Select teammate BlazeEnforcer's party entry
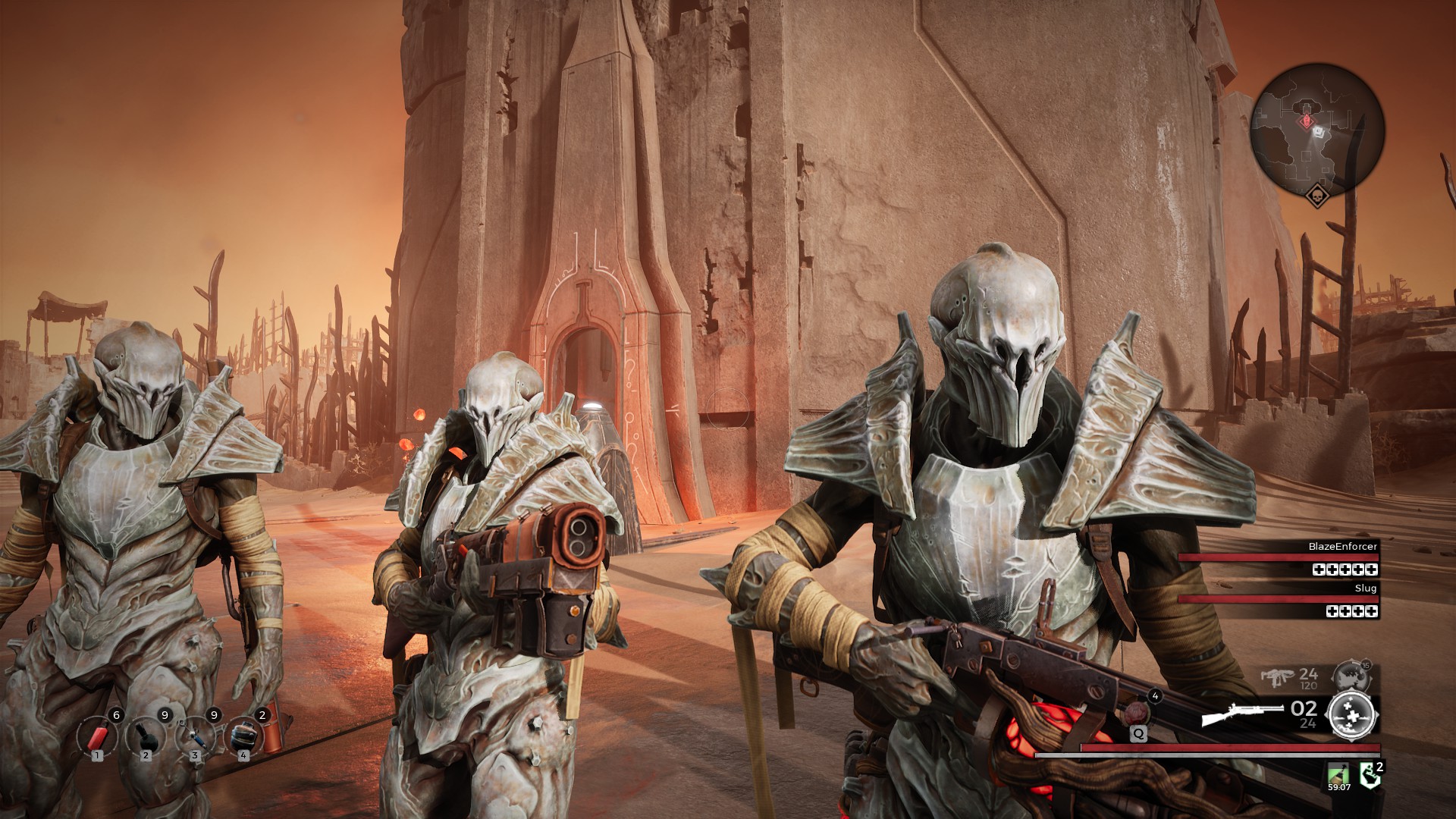 pos(1279,557)
